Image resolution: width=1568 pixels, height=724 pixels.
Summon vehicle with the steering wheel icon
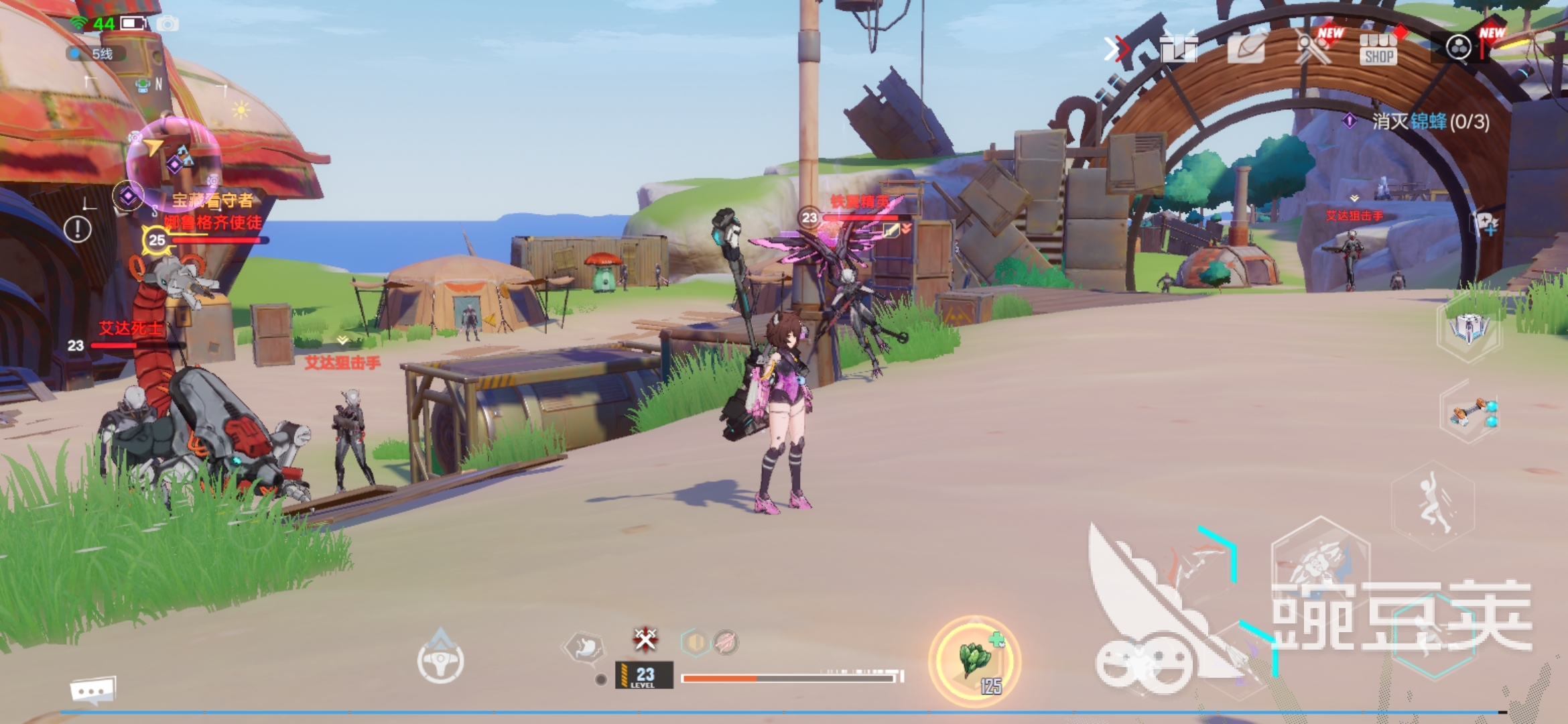(x=440, y=660)
